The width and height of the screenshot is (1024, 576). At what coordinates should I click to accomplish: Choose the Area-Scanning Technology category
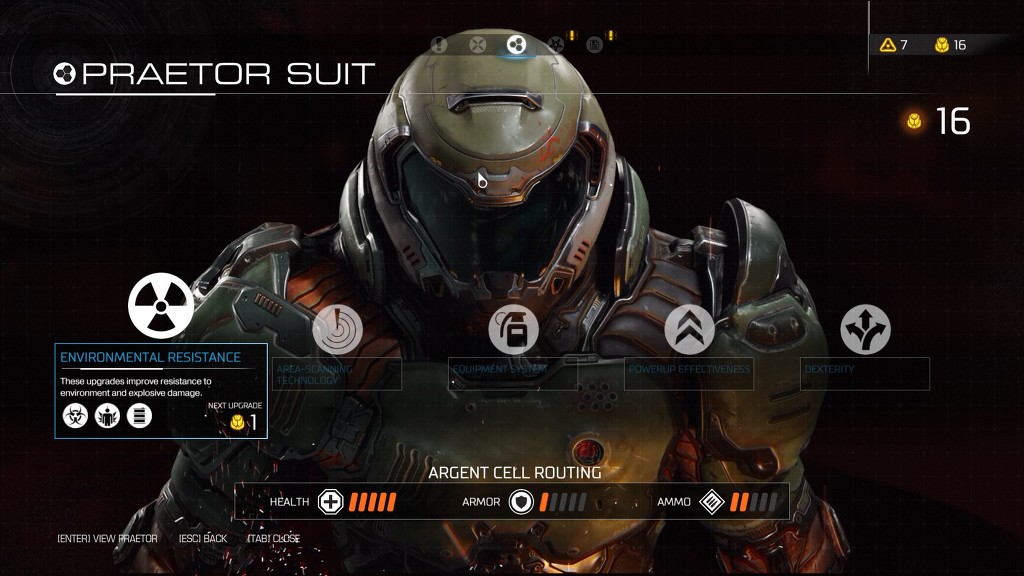tap(338, 329)
